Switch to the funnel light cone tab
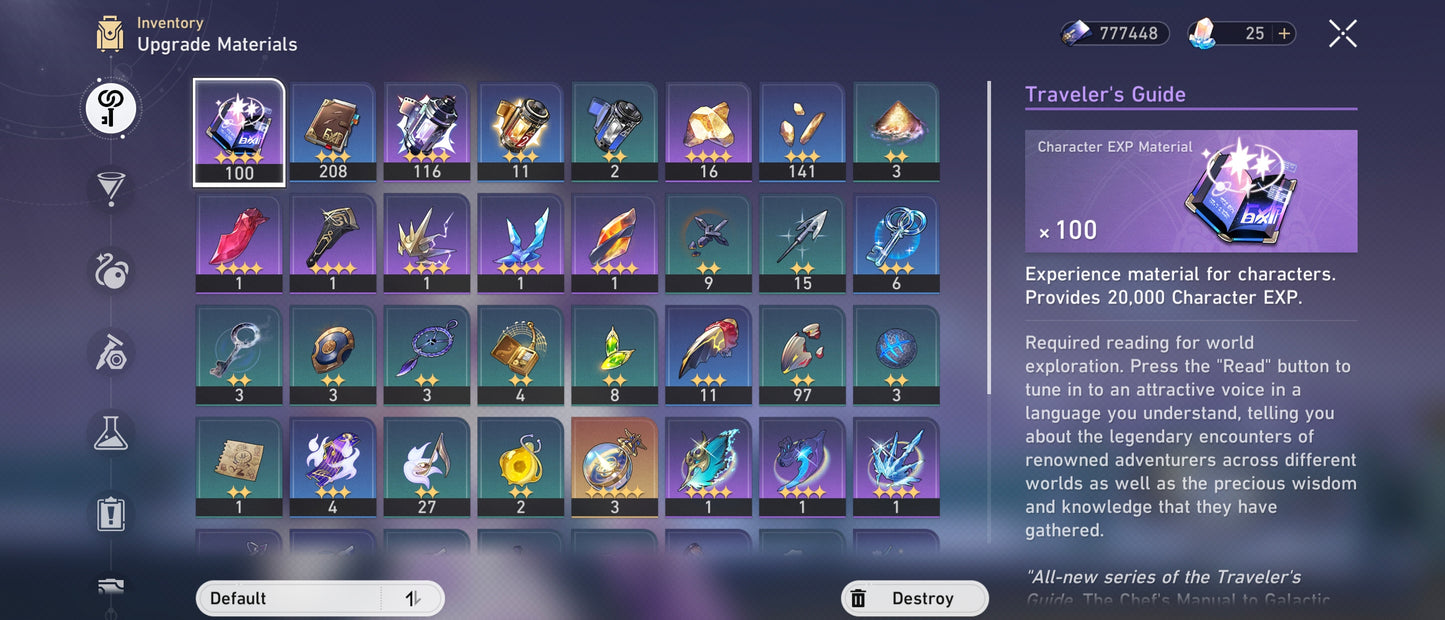The height and width of the screenshot is (620, 1445). tap(110, 188)
